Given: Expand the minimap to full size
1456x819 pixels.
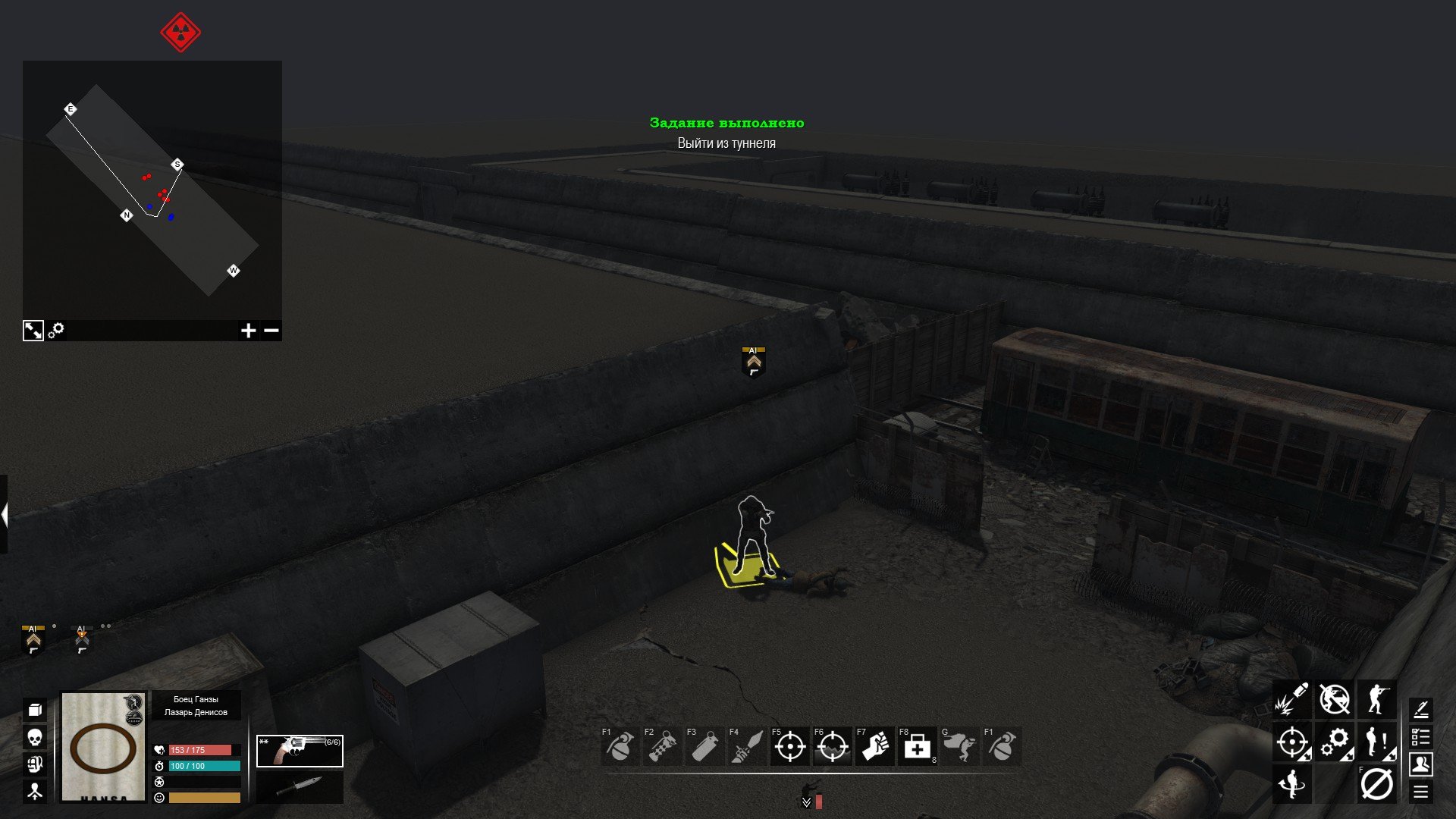Looking at the screenshot, I should tap(33, 331).
